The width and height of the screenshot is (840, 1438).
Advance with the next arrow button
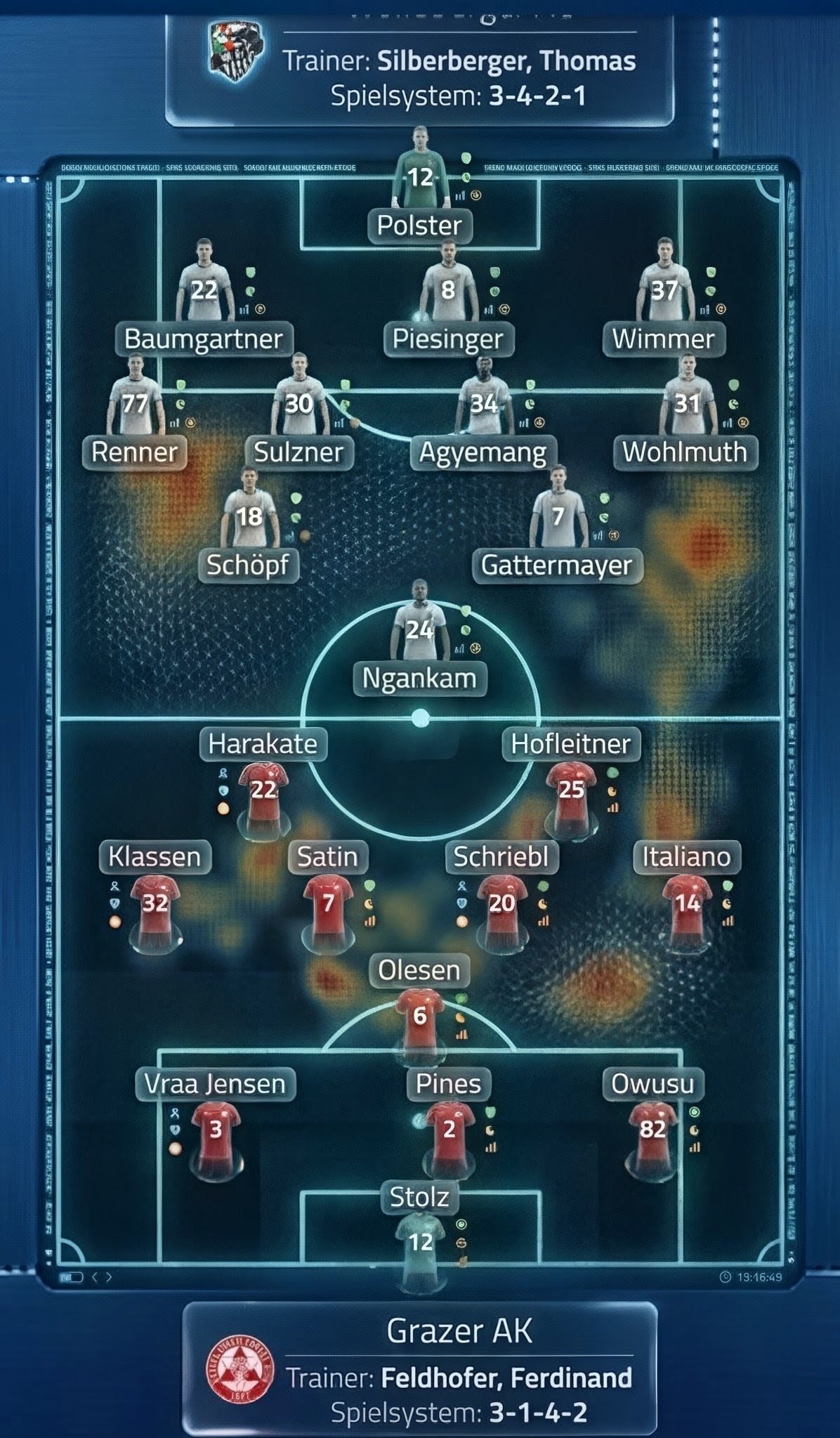click(109, 1276)
